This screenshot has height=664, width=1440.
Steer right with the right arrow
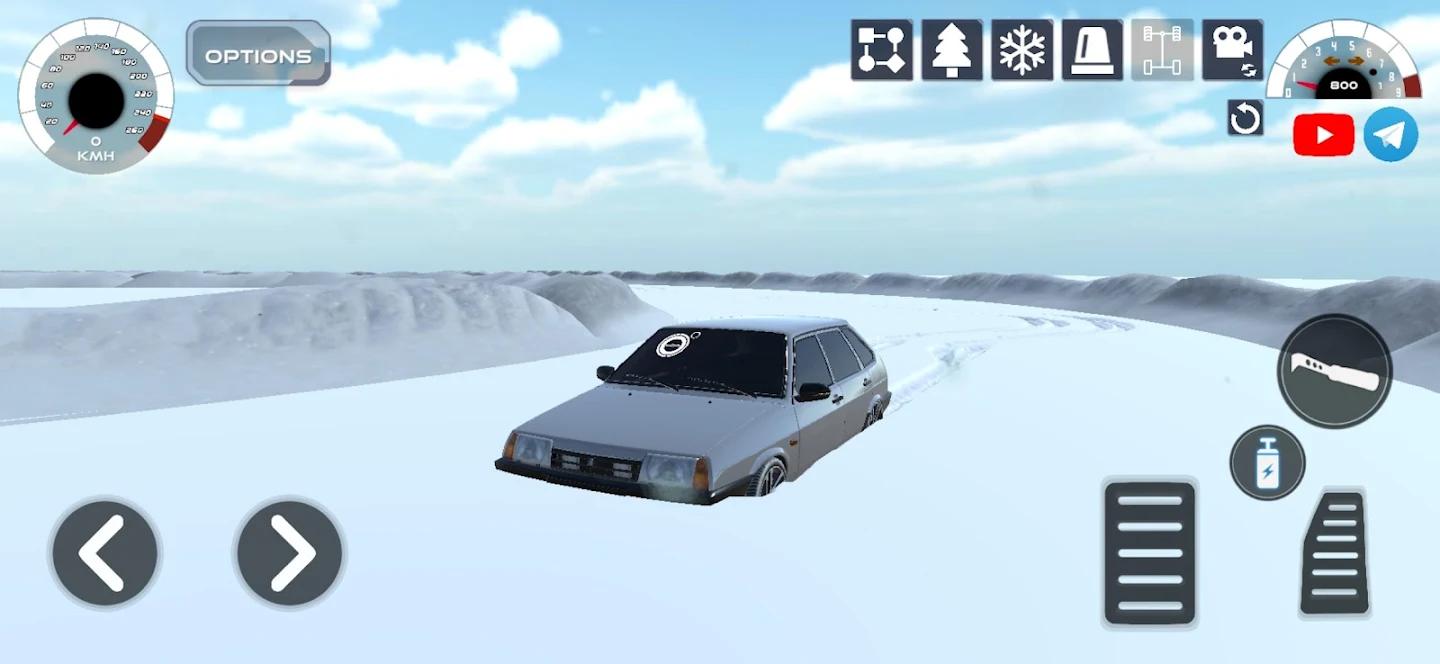289,552
